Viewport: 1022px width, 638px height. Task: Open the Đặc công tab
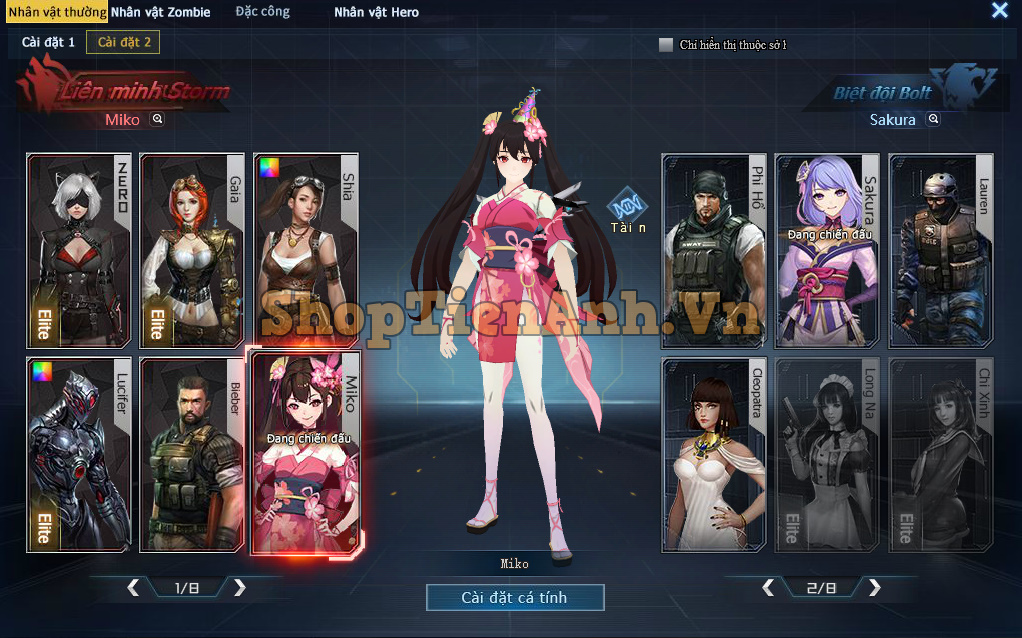262,12
